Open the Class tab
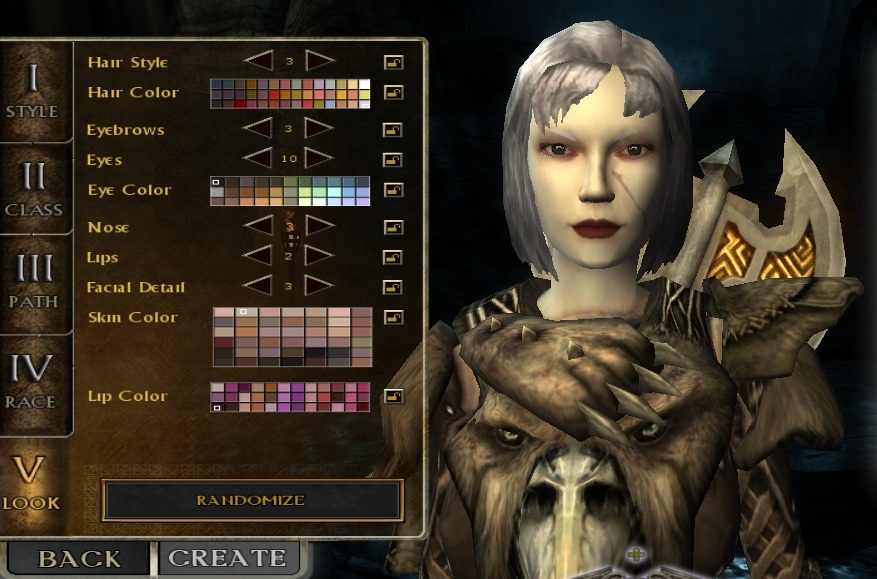877x579 pixels. [x=33, y=188]
